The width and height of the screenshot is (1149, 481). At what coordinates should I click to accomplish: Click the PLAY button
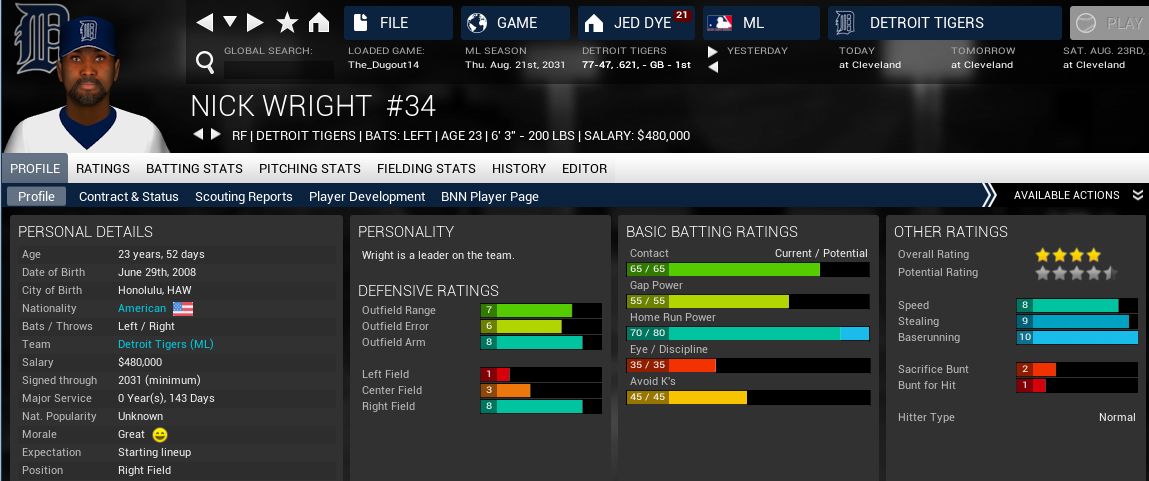[x=1108, y=23]
